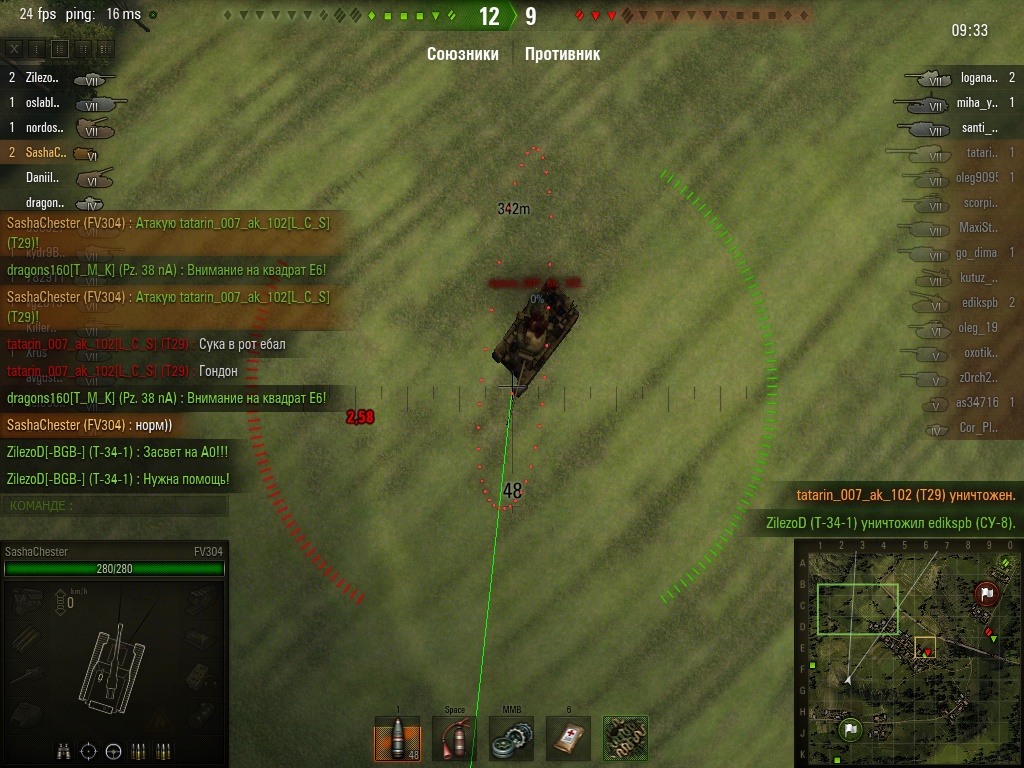Choose SashaChester's row in the team panel
This screenshot has height=768, width=1024.
pyautogui.click(x=45, y=153)
